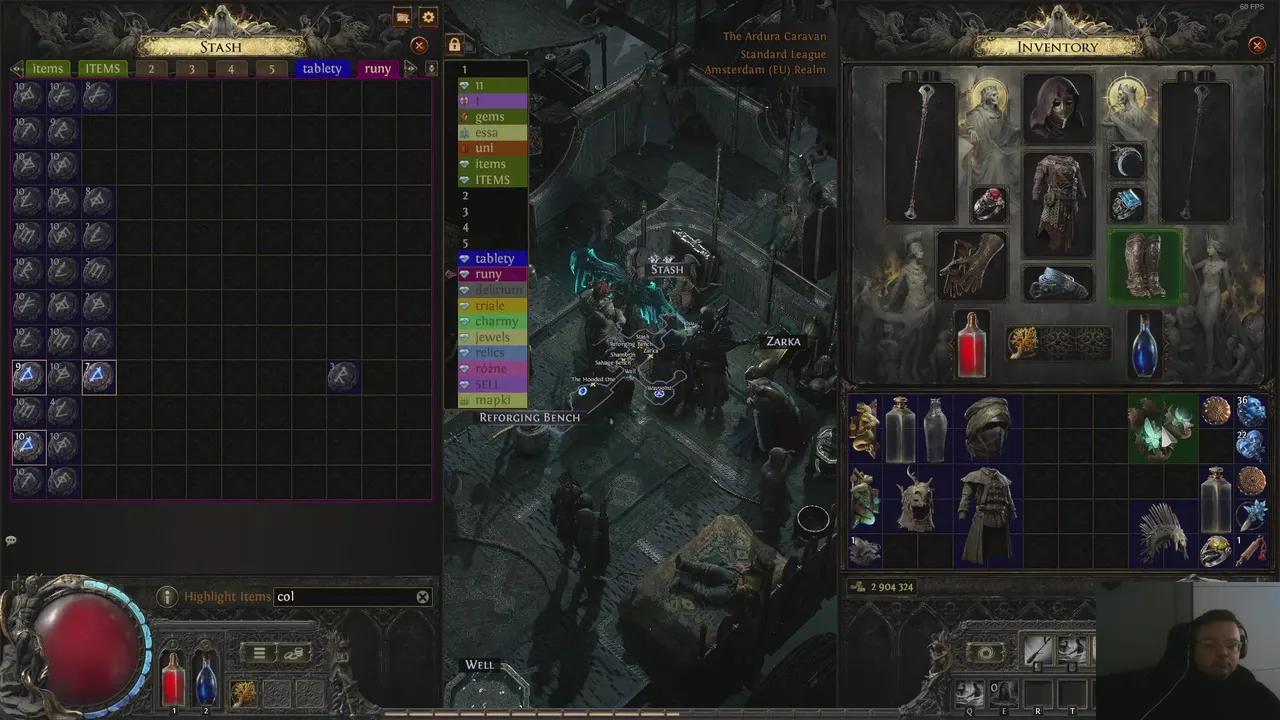Click the Highlight Items info icon
The image size is (1280, 720).
[167, 596]
